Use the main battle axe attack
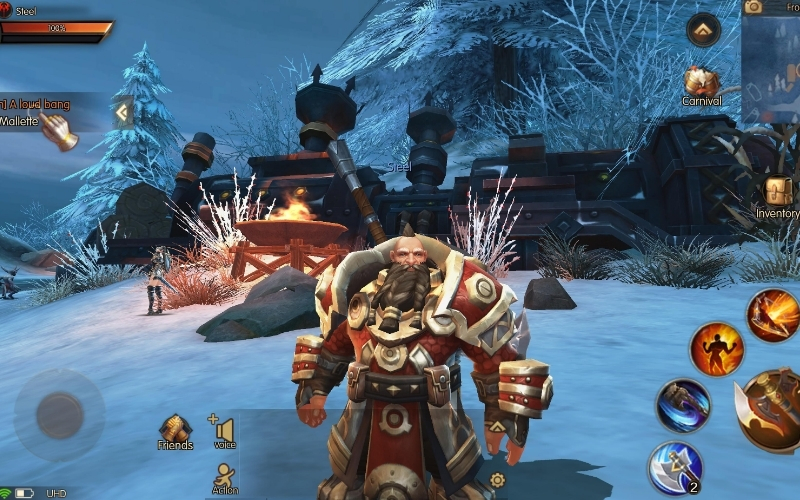 (x=771, y=411)
